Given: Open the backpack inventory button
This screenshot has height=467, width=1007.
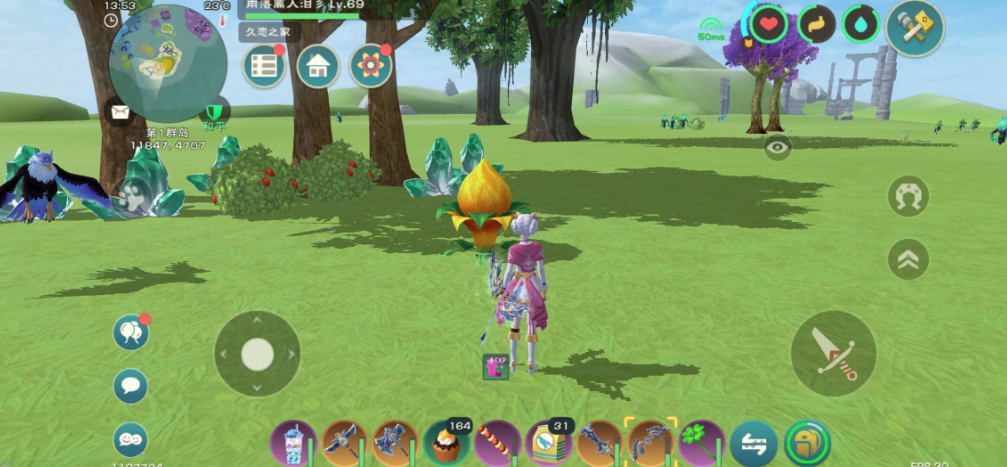Looking at the screenshot, I should pyautogui.click(x=807, y=443).
